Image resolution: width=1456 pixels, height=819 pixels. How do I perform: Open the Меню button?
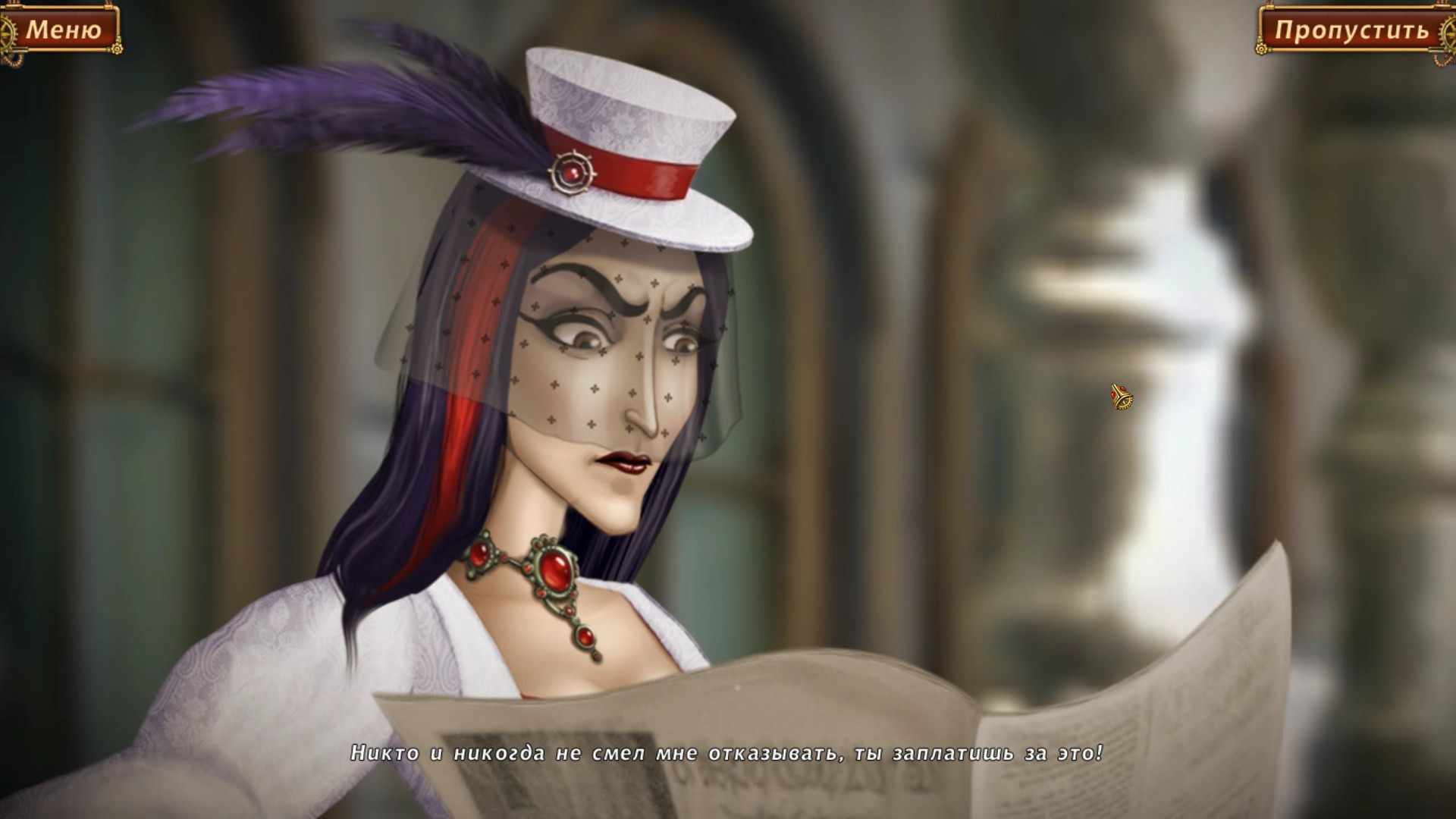pyautogui.click(x=62, y=30)
